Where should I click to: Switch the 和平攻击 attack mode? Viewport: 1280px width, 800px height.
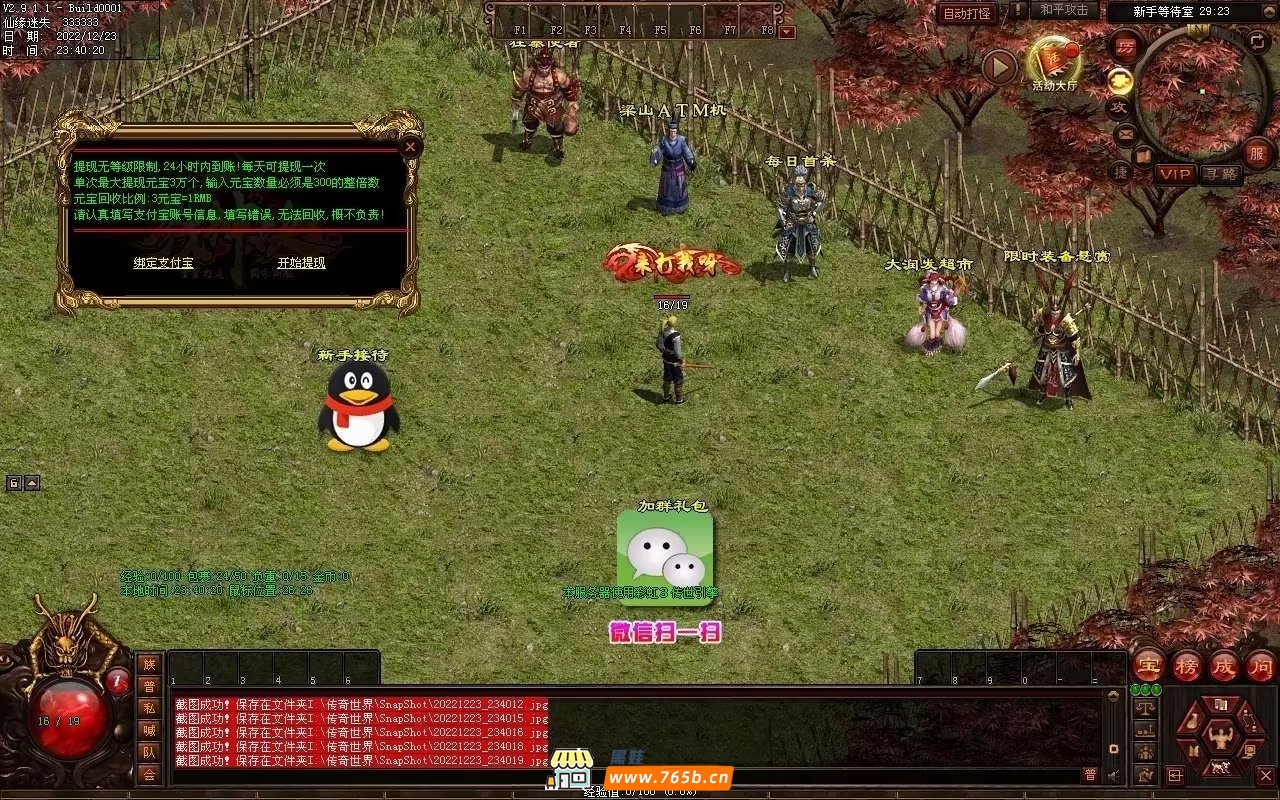point(1063,10)
